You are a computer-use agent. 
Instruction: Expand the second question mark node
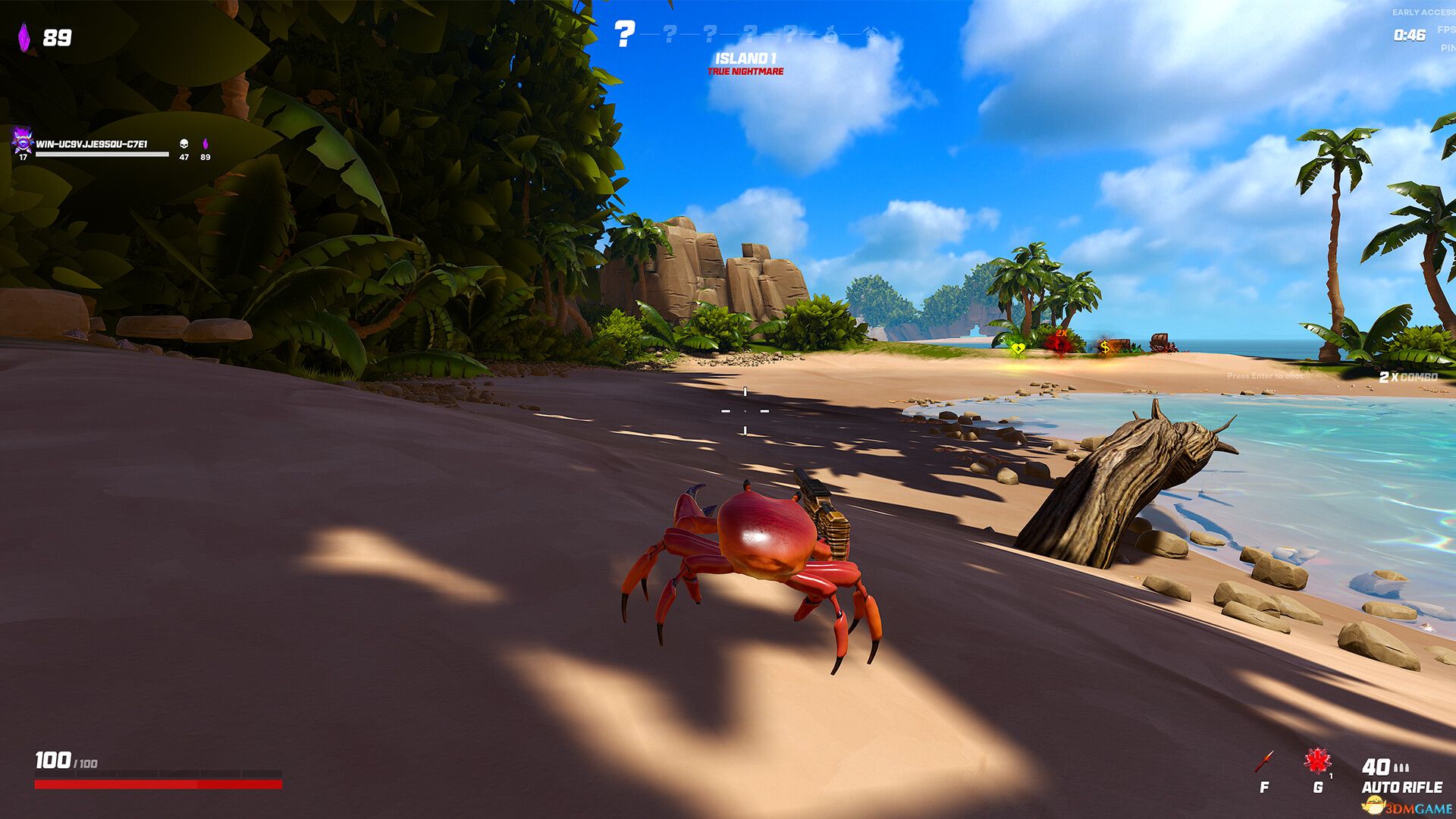670,33
